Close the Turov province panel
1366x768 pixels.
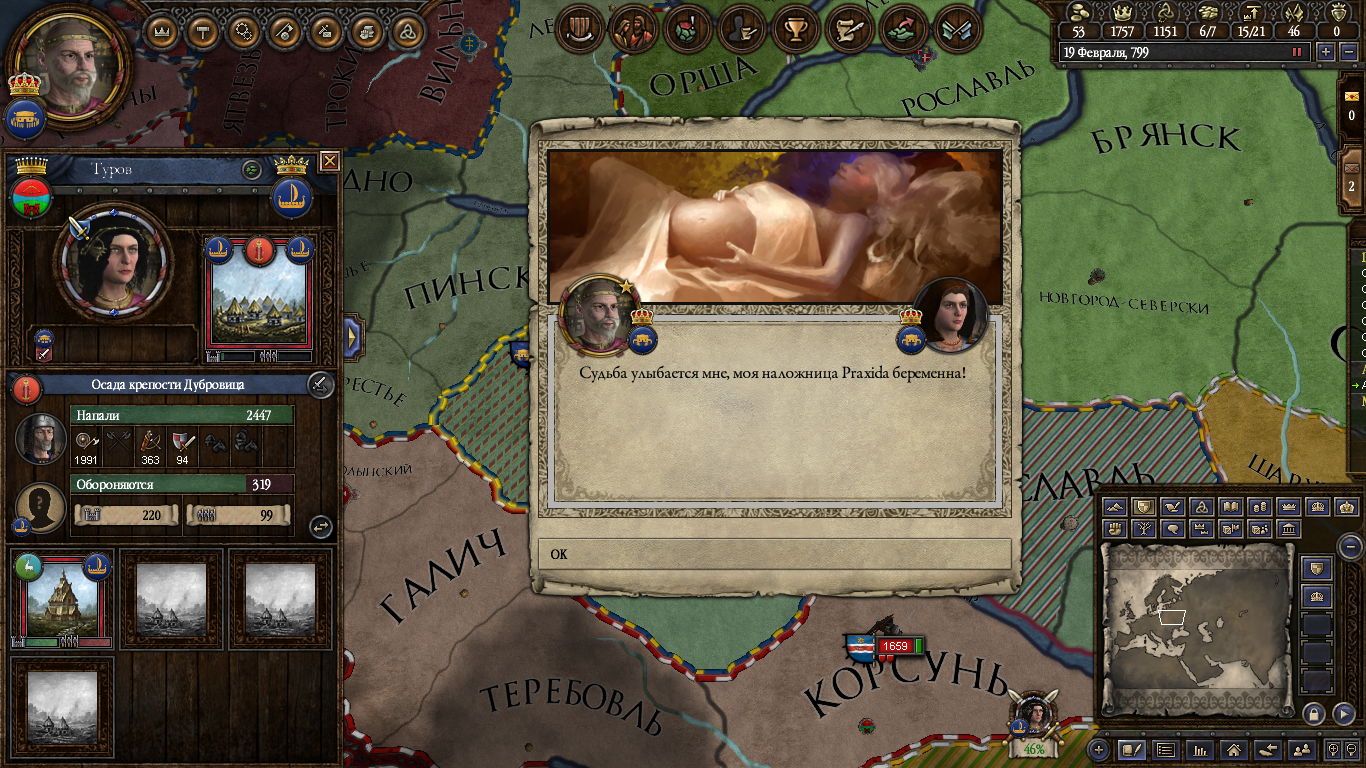(x=329, y=161)
